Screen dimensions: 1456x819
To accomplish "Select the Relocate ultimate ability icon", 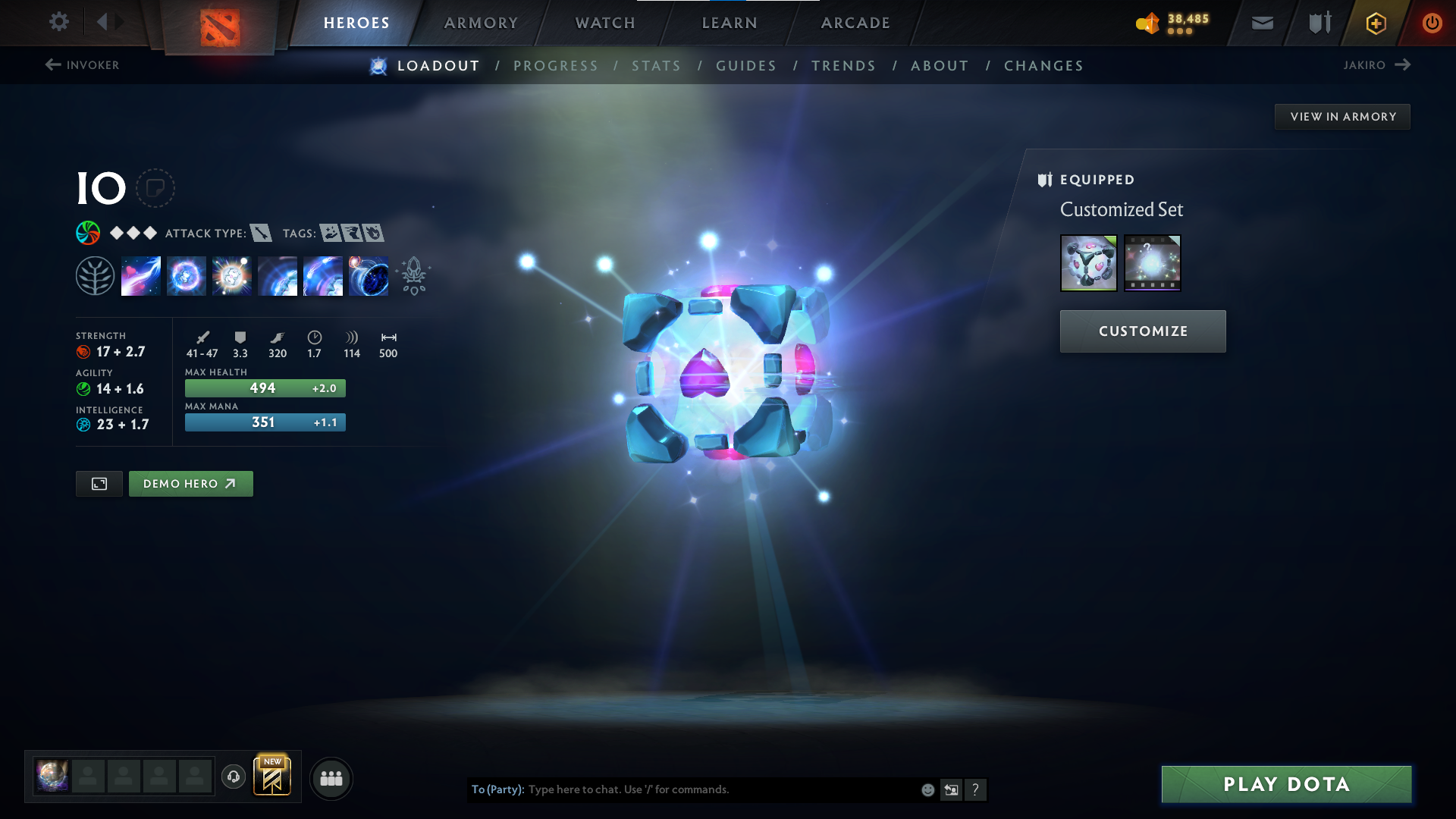I will pyautogui.click(x=368, y=275).
